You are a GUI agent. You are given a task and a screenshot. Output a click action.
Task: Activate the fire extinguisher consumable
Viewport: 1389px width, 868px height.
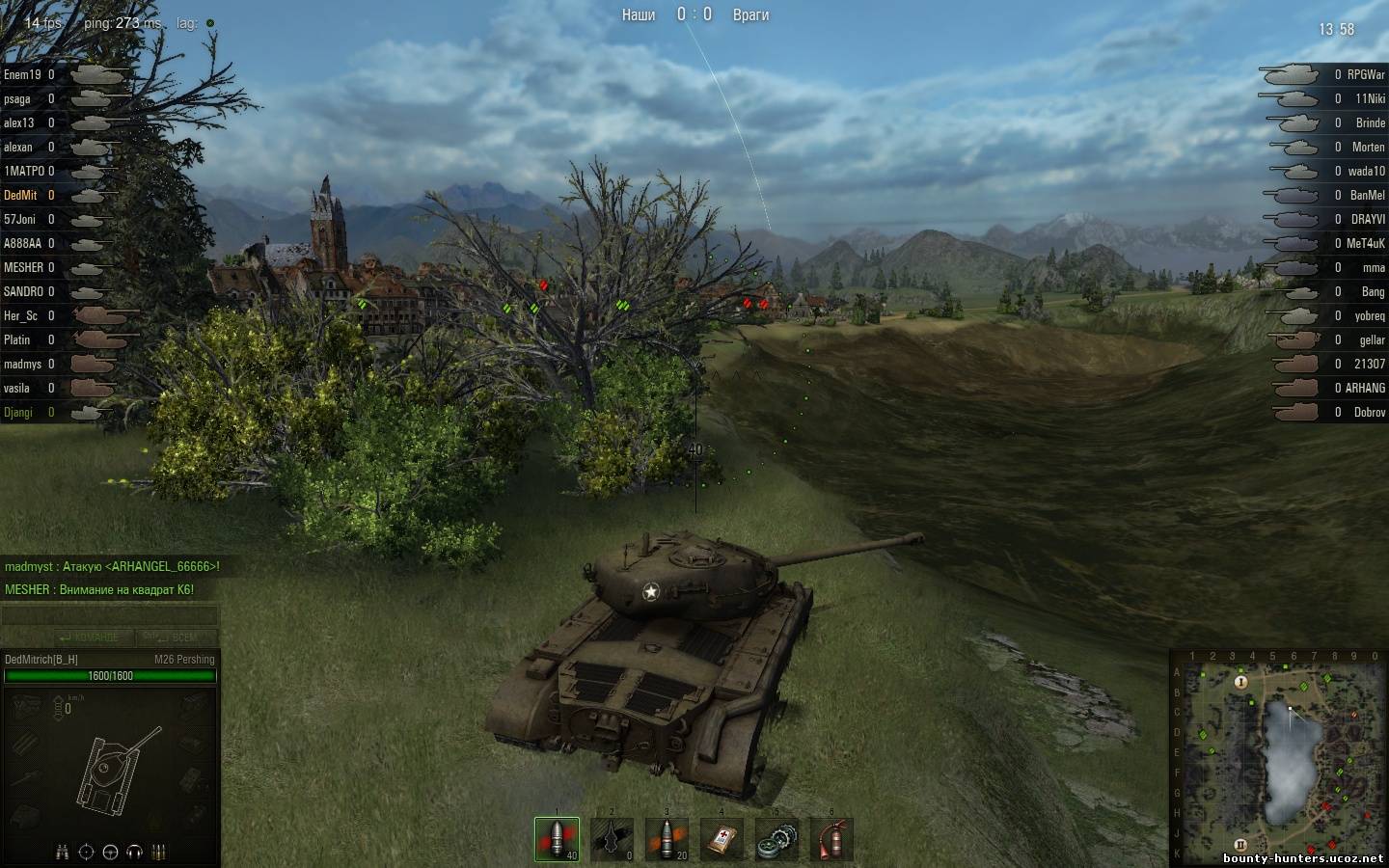click(x=831, y=839)
